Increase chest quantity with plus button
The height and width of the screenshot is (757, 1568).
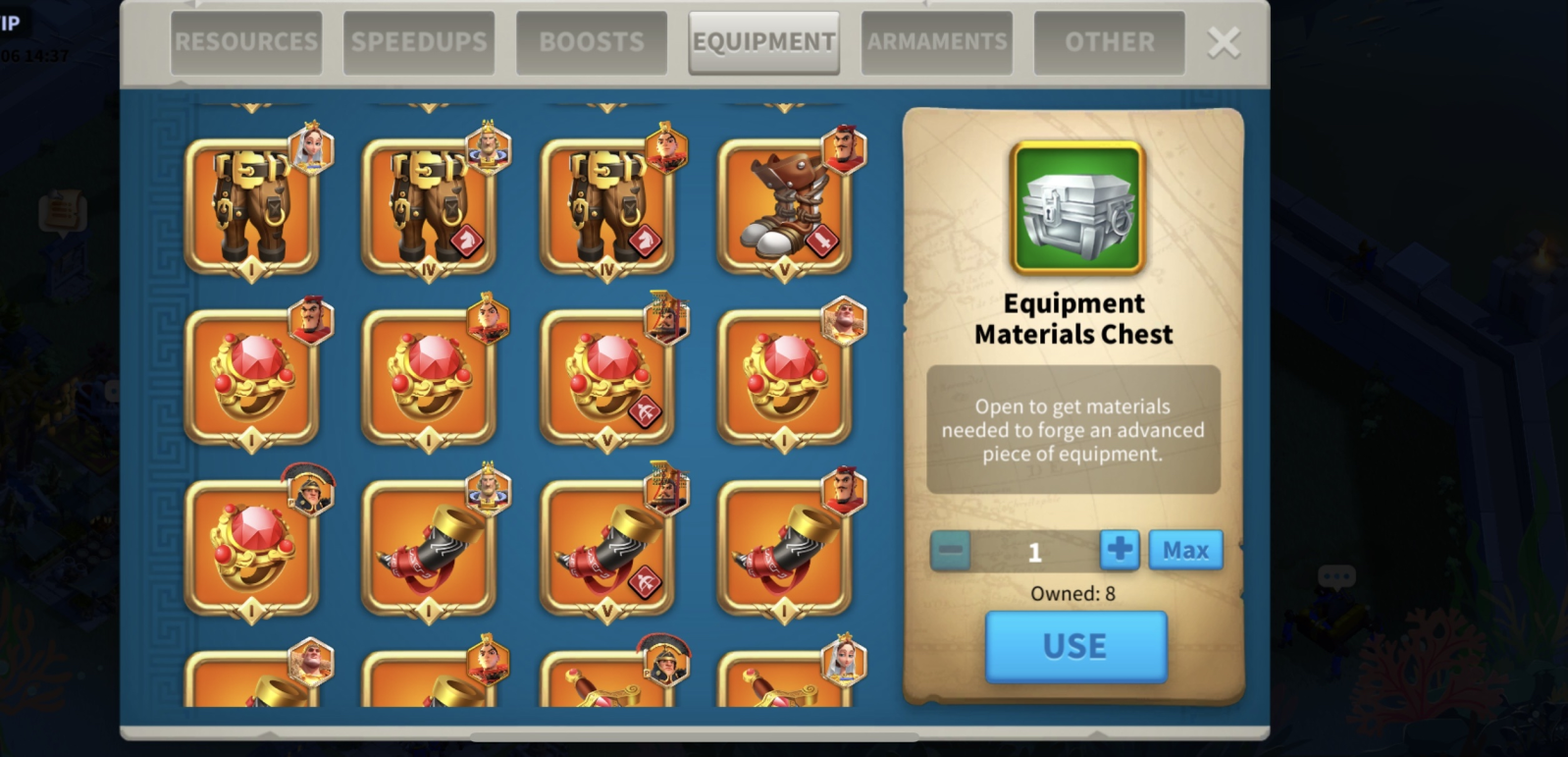pos(1120,550)
